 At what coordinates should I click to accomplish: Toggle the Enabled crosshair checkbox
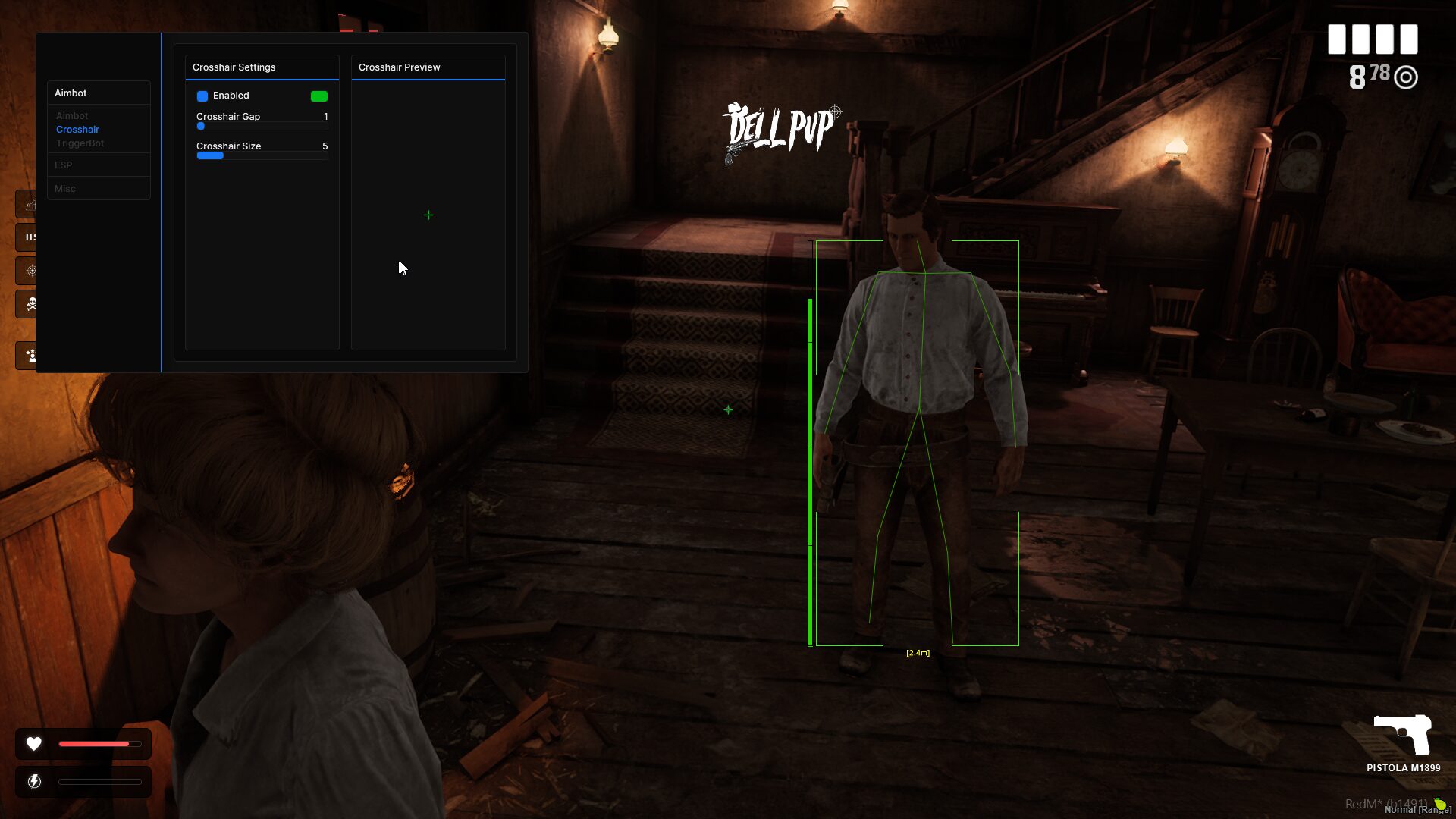pos(202,96)
